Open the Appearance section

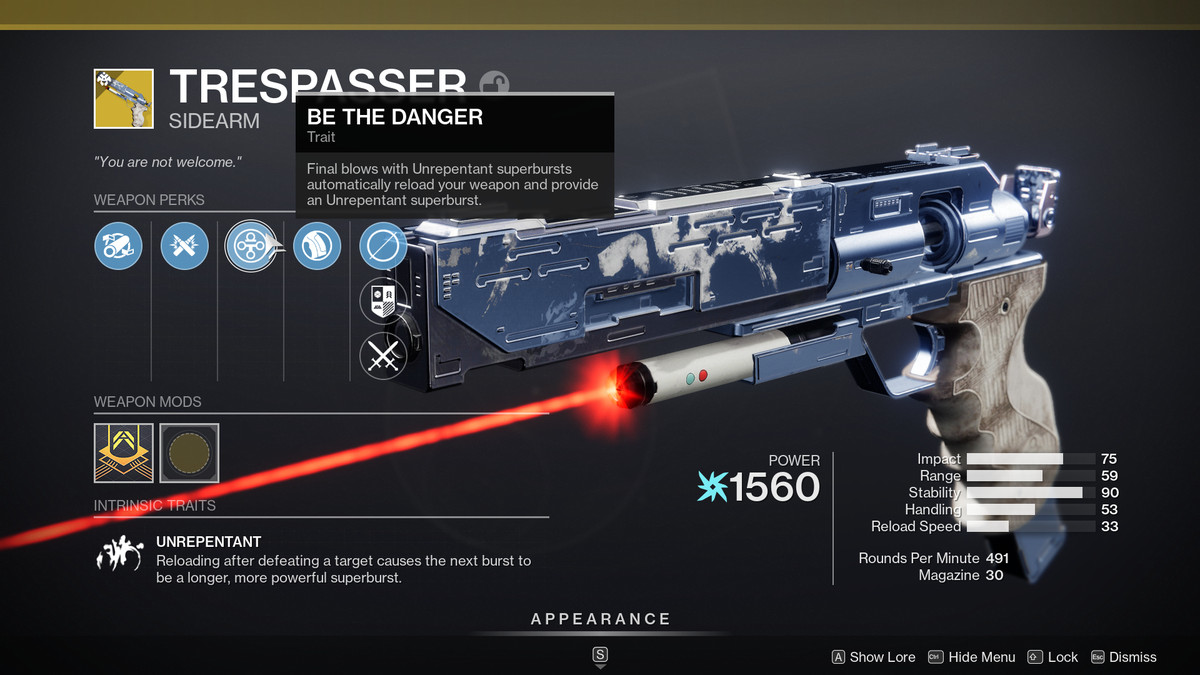(600, 619)
